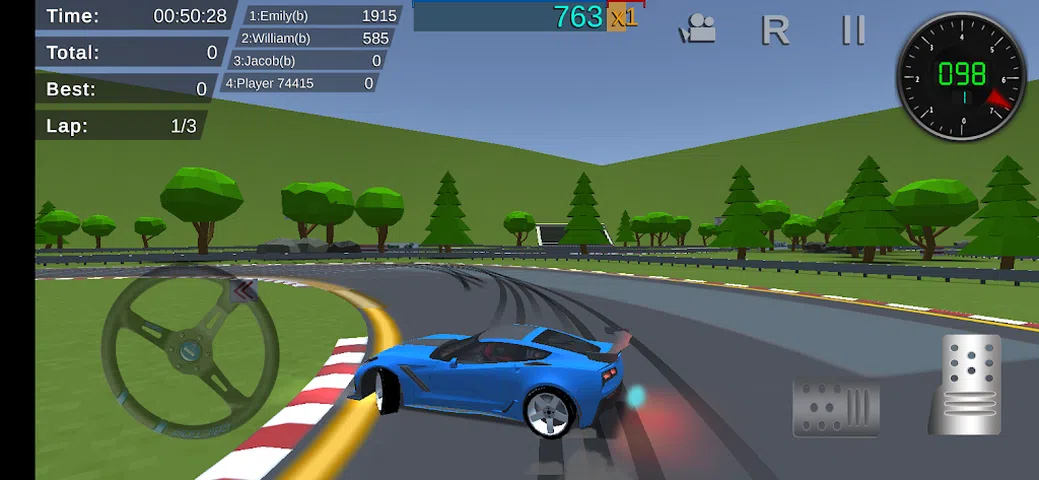Pause the race
Viewport: 1039px width, 480px height.
click(853, 30)
